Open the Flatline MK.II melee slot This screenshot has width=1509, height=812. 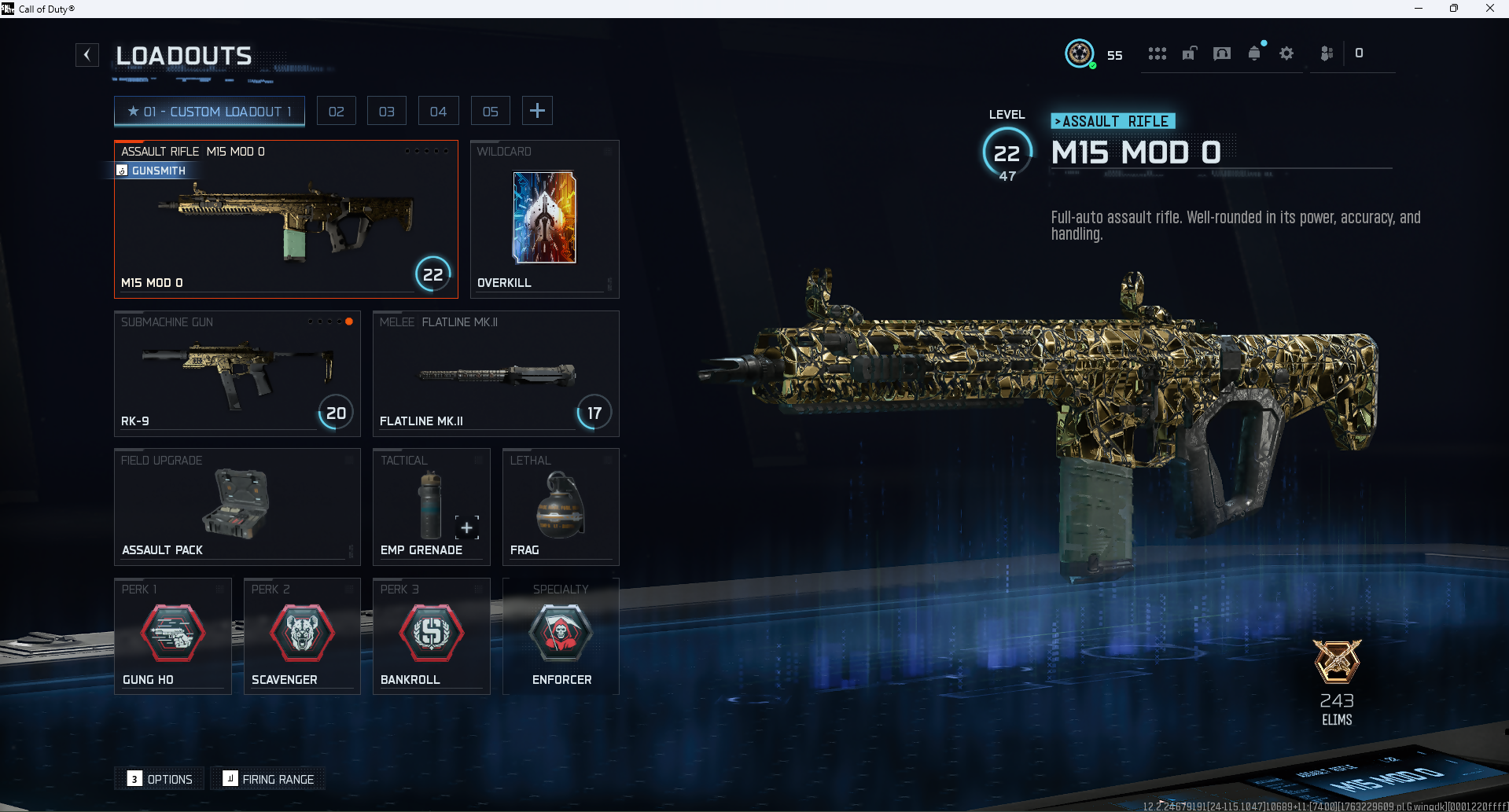495,374
